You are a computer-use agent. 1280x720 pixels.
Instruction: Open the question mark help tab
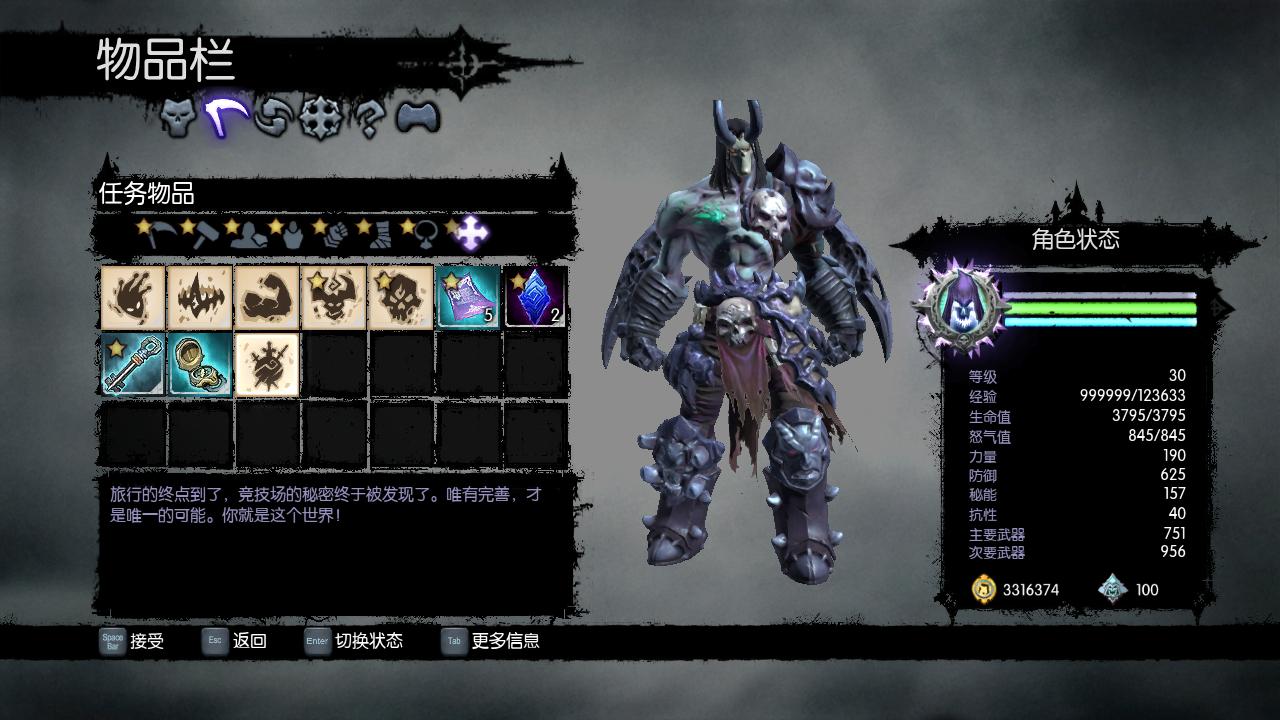pyautogui.click(x=369, y=119)
